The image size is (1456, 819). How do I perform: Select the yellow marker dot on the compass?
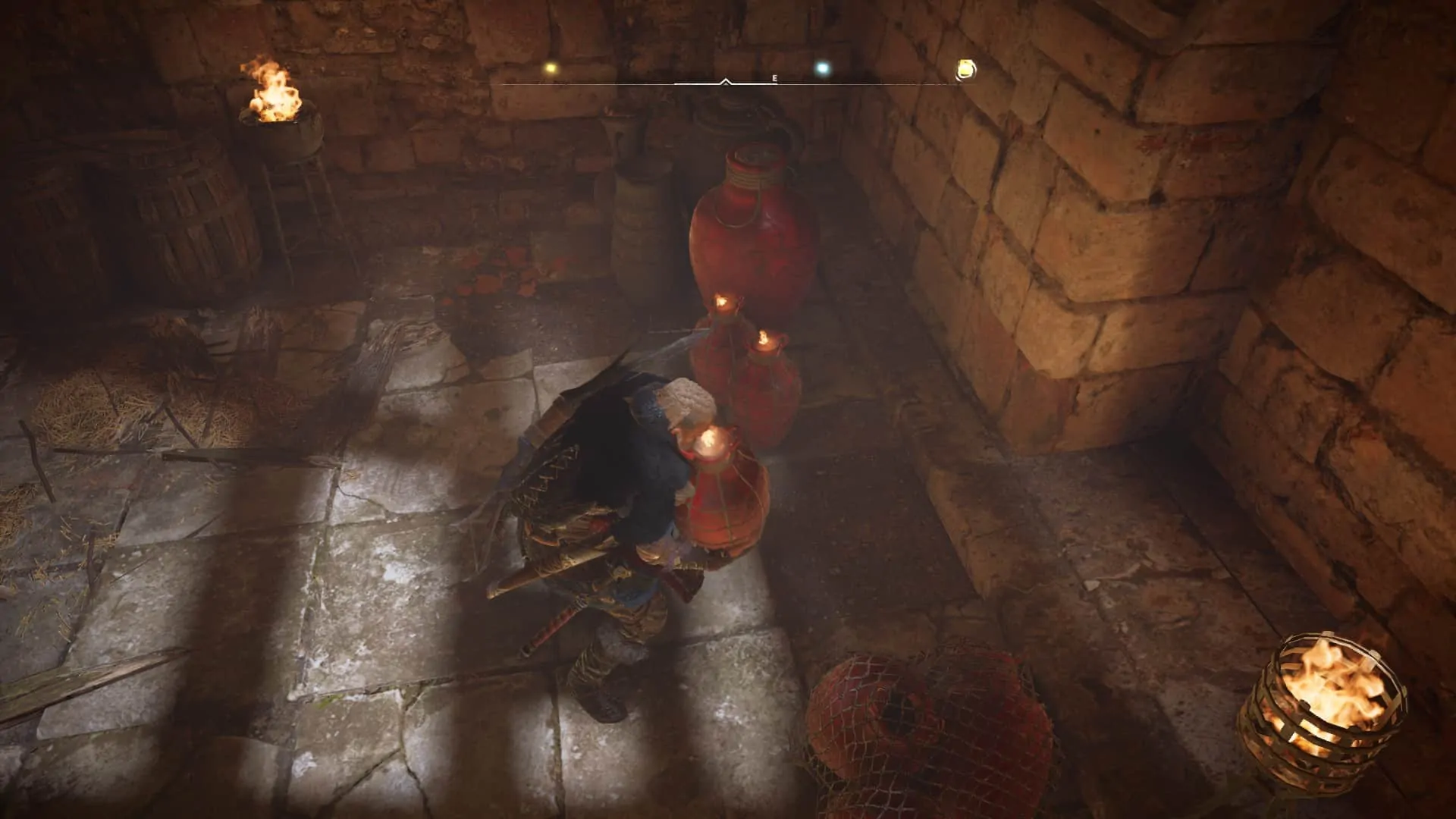[x=550, y=68]
